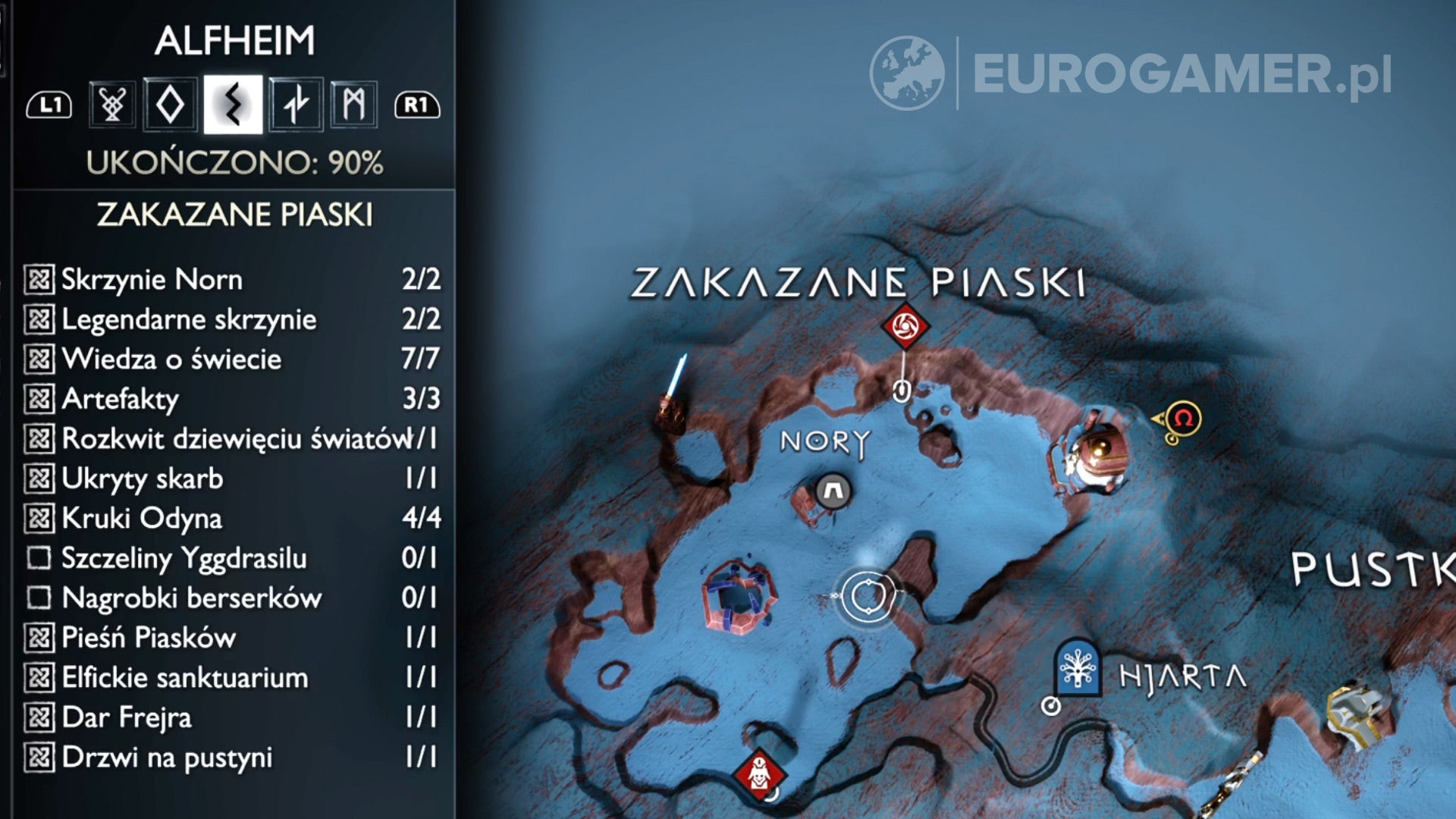Click the Nory burrows entrance icon
1456x819 pixels.
coord(831,489)
